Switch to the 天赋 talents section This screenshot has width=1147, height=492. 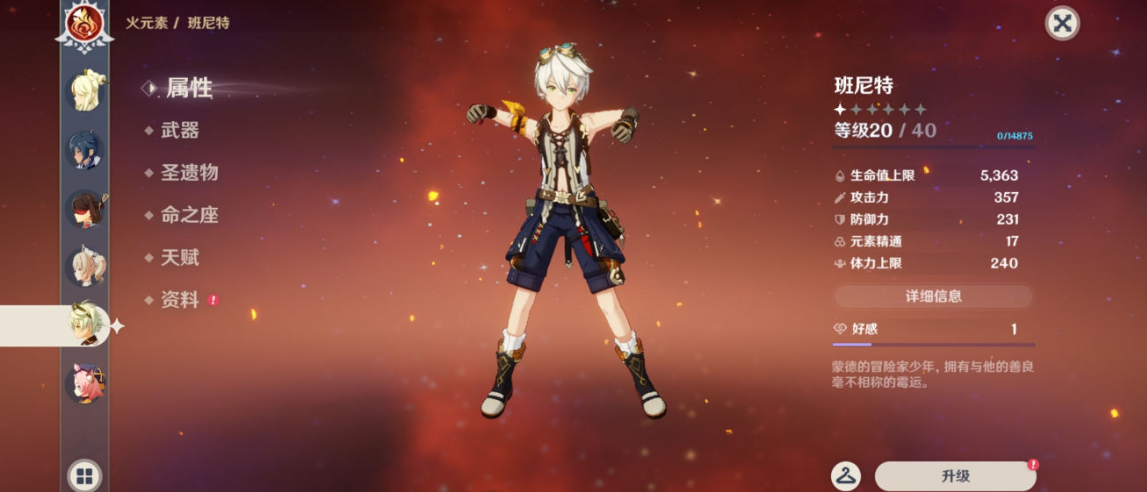pyautogui.click(x=180, y=258)
